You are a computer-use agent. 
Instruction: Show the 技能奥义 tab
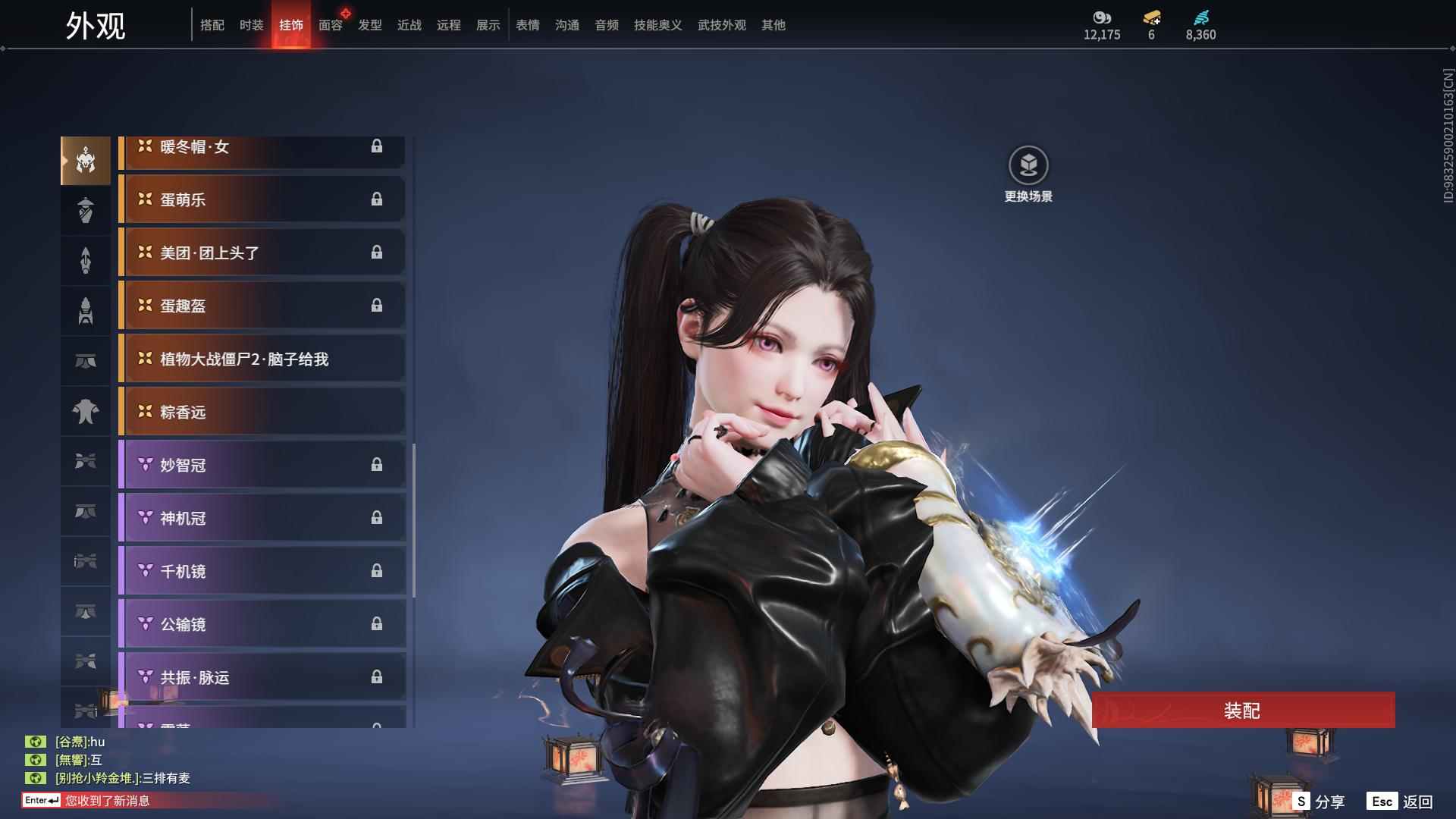point(657,25)
